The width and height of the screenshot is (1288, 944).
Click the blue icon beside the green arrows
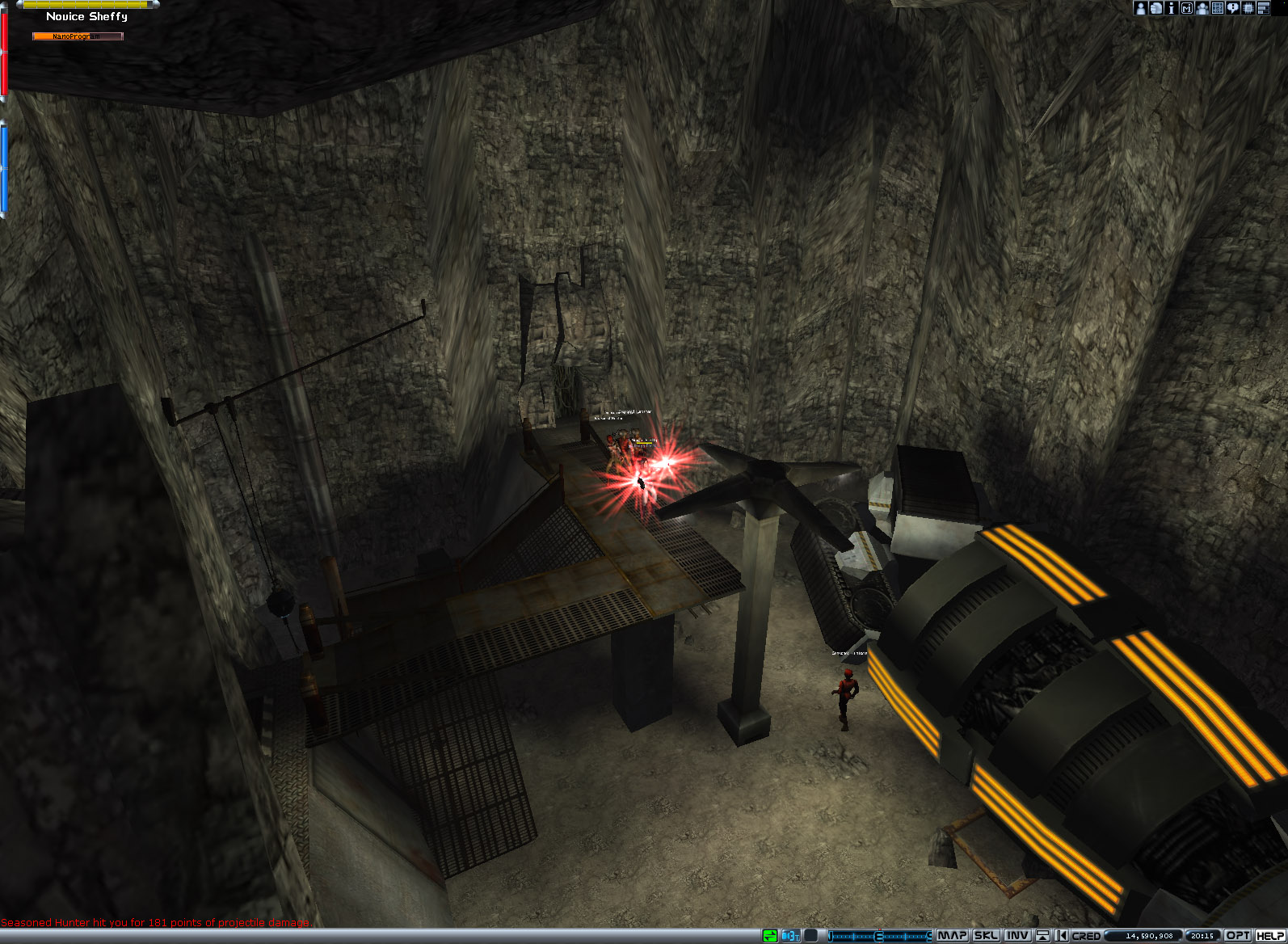pyautogui.click(x=789, y=935)
